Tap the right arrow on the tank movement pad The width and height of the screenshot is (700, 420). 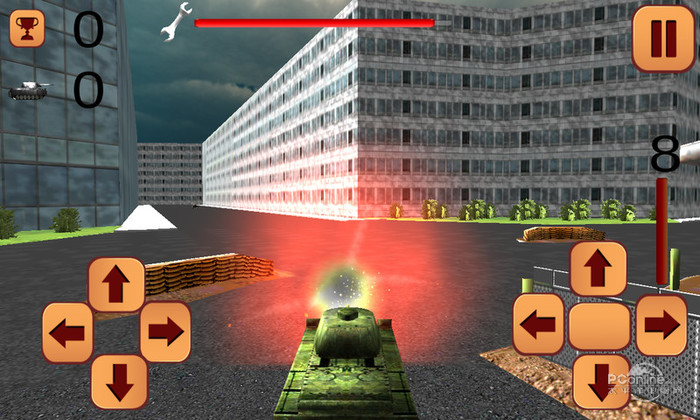165,332
